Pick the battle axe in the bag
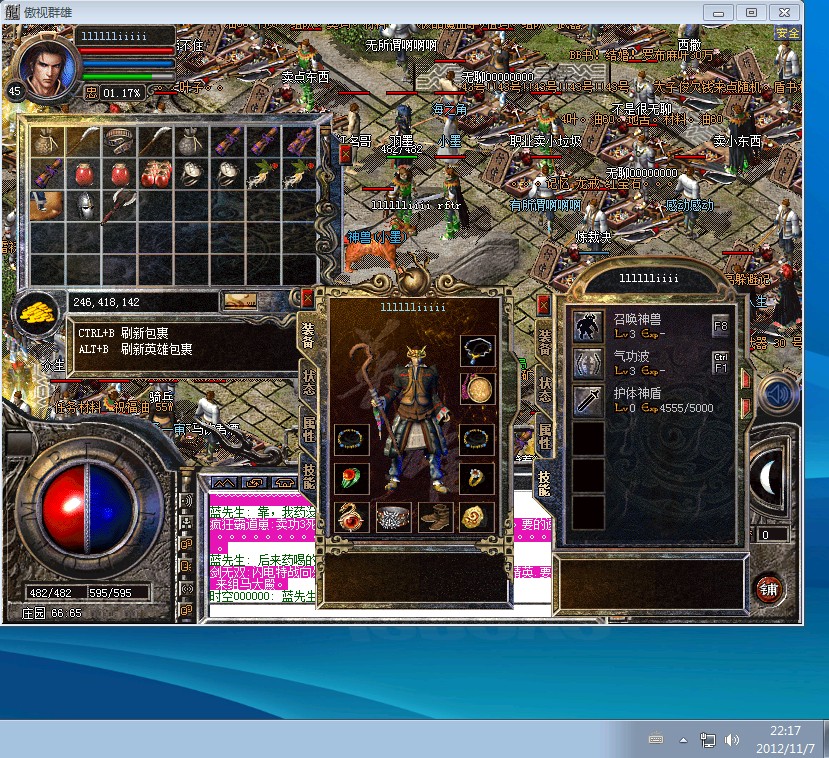 click(x=119, y=206)
